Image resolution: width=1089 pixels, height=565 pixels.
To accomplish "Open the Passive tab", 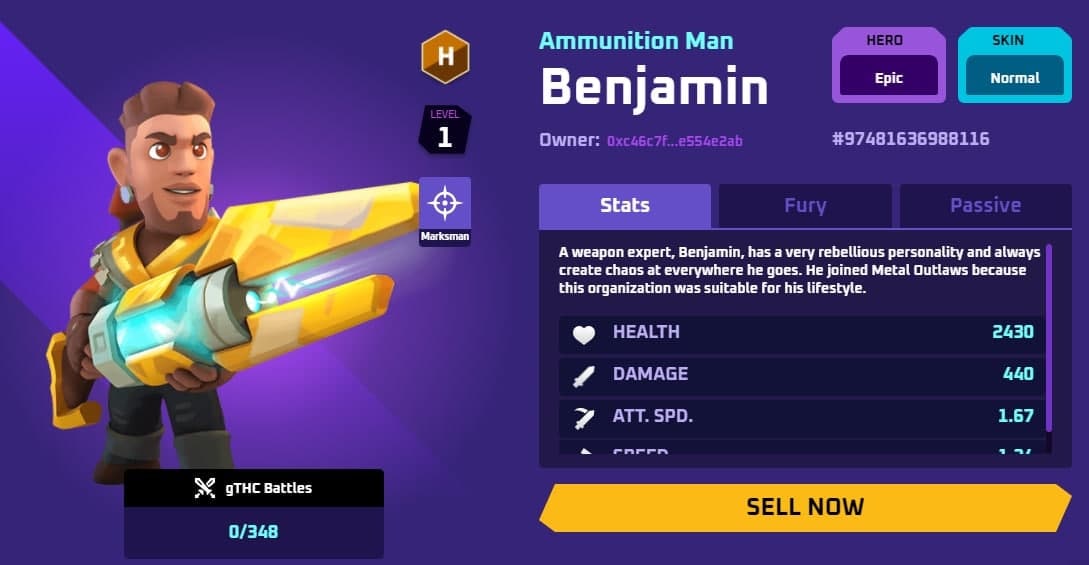I will point(985,206).
